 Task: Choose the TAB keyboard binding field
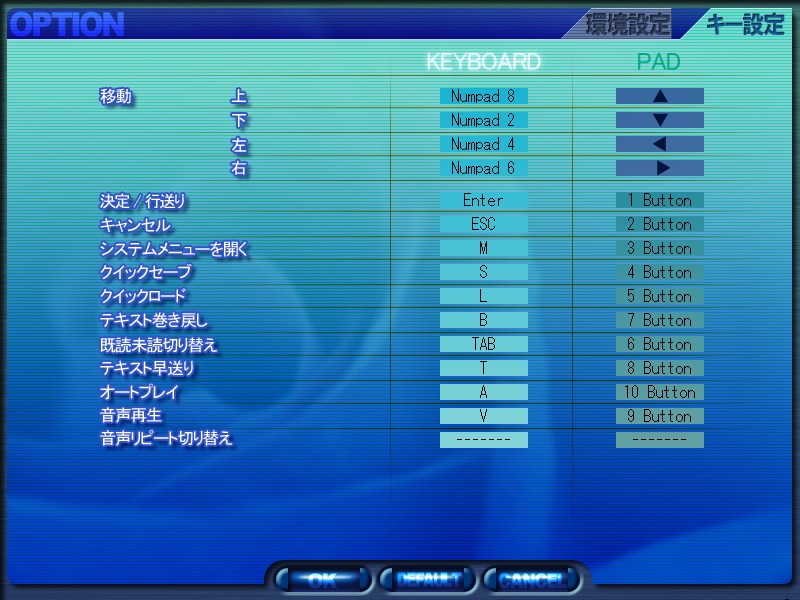pyautogui.click(x=483, y=344)
